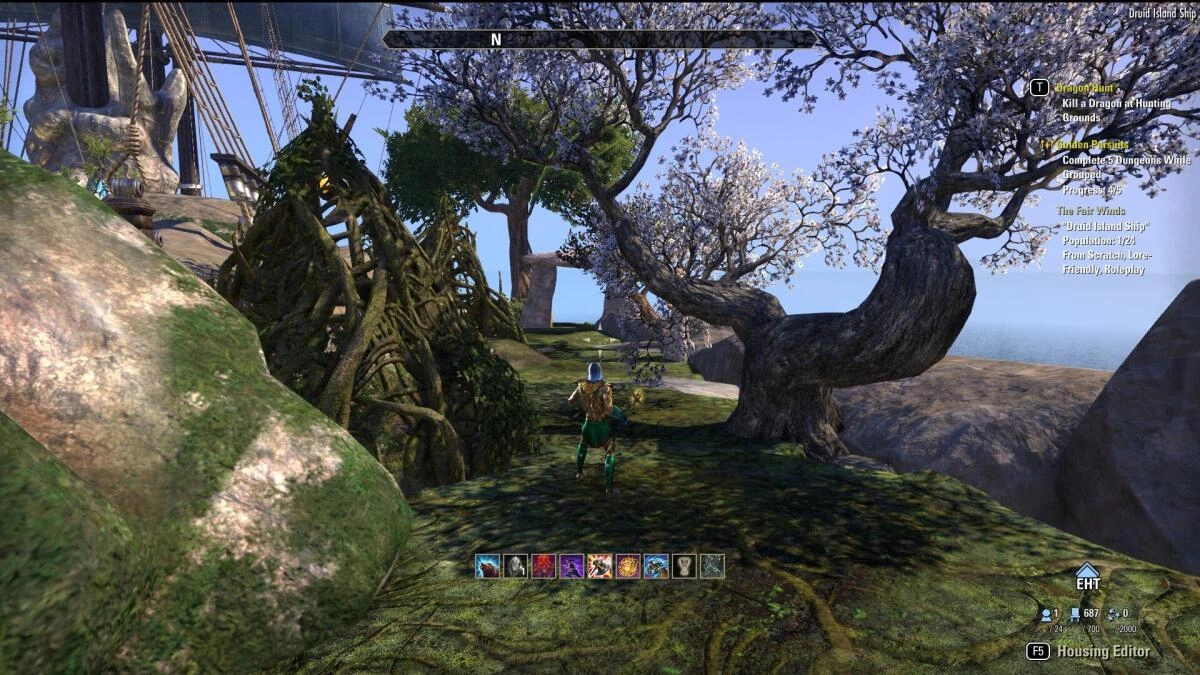
Task: Use the grey hooded figure skill
Action: pos(515,566)
